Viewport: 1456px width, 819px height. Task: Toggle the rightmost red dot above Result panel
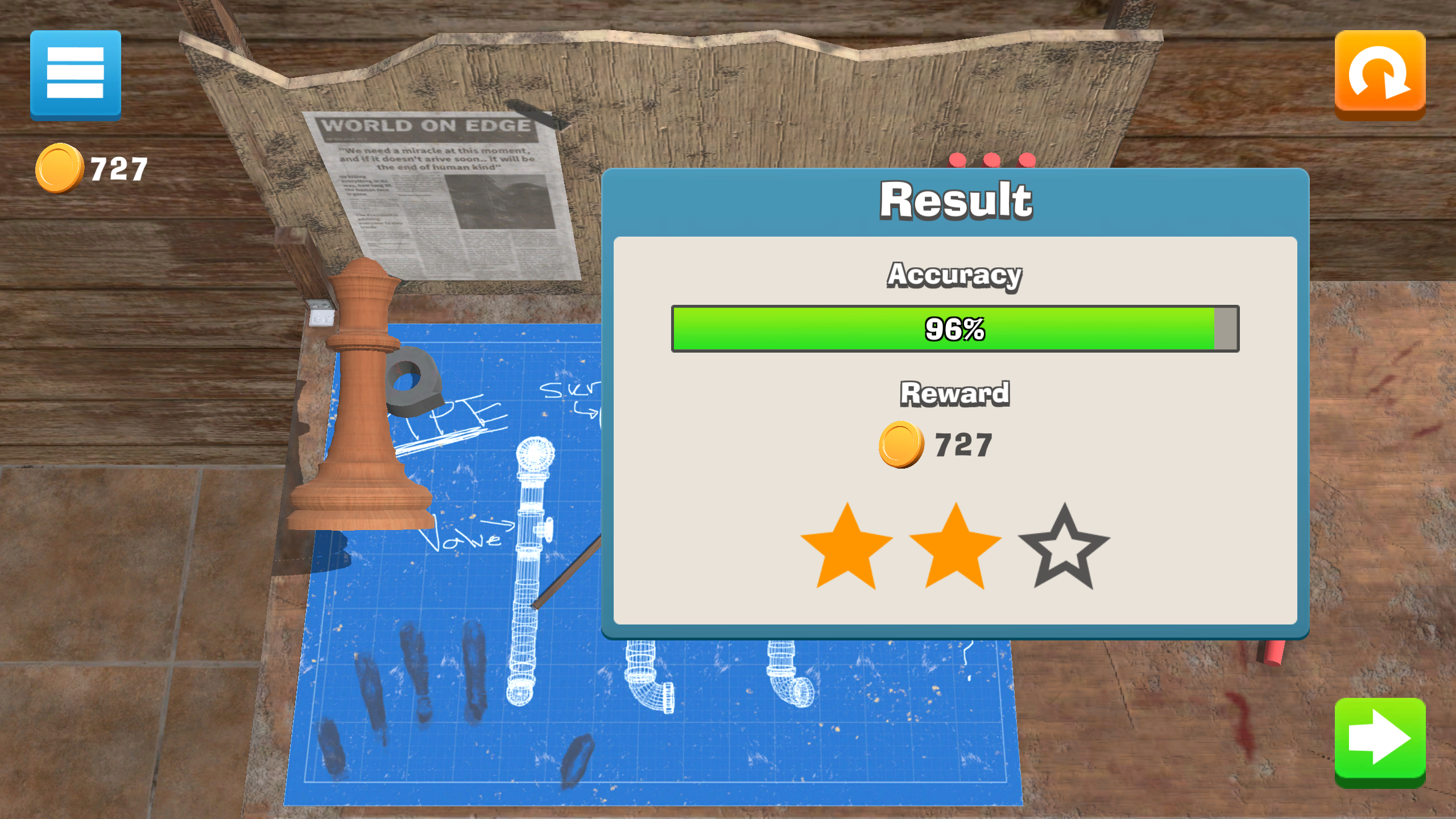(1028, 160)
